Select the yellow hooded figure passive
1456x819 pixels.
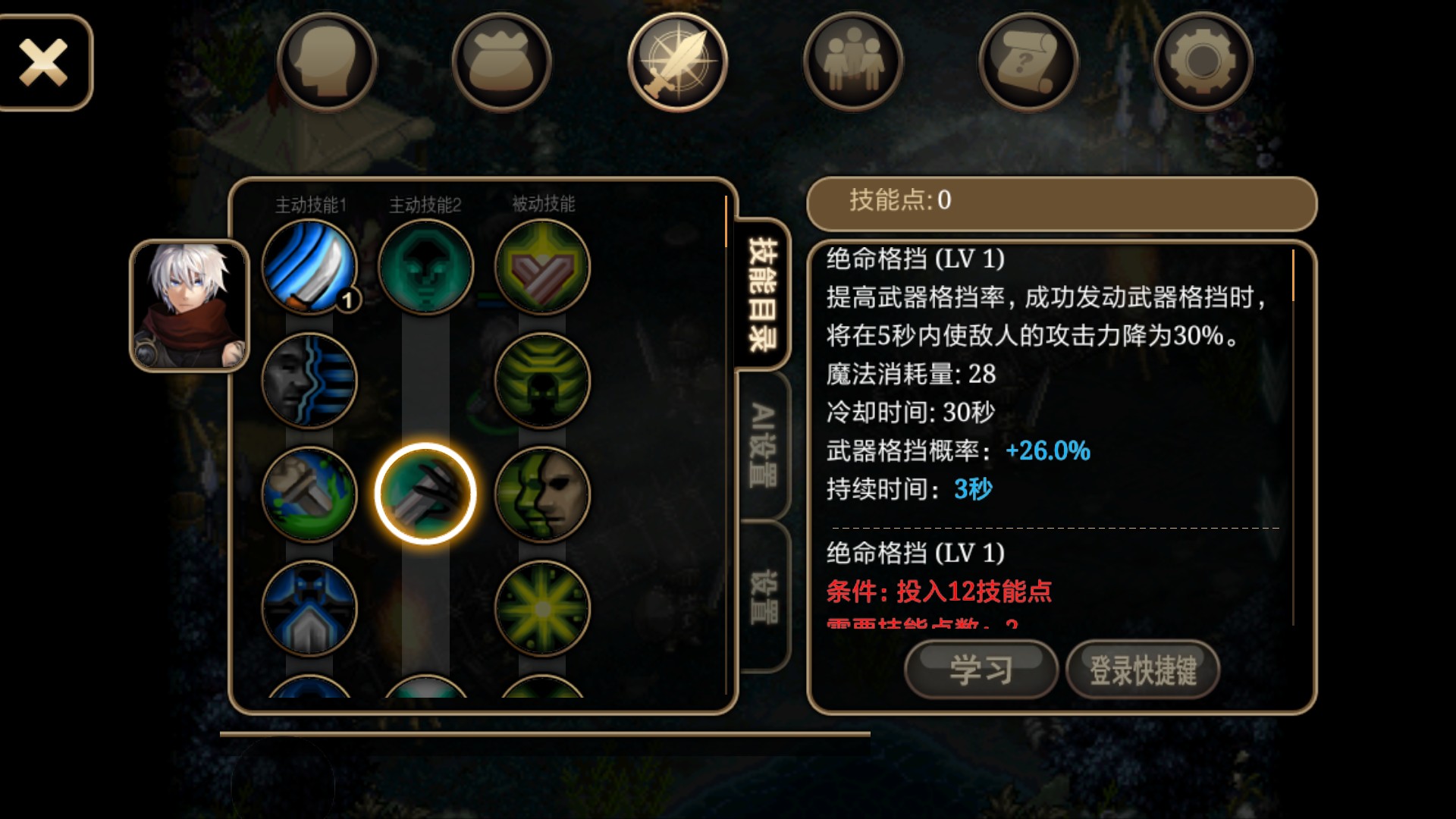coord(542,381)
